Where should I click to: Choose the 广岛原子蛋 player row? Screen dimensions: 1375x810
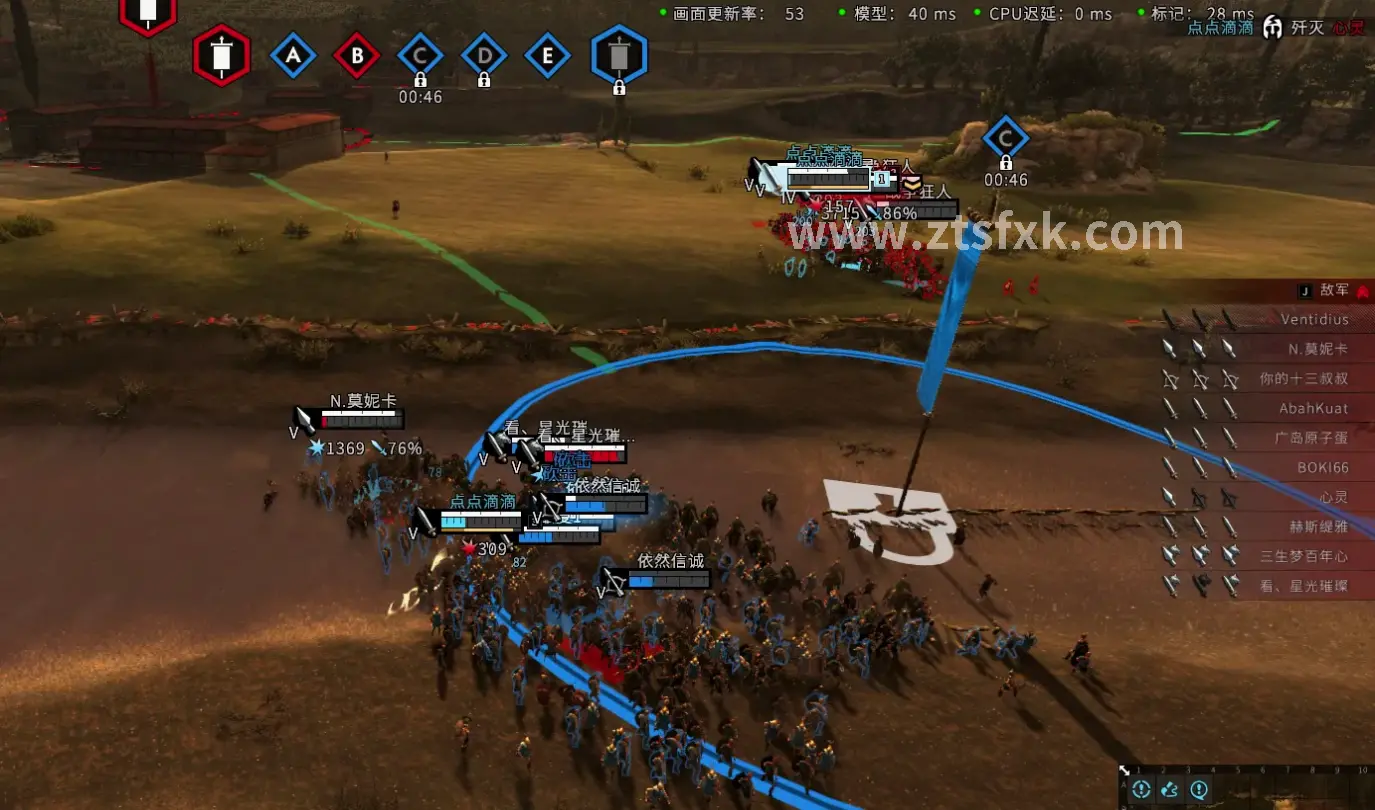coord(1310,438)
